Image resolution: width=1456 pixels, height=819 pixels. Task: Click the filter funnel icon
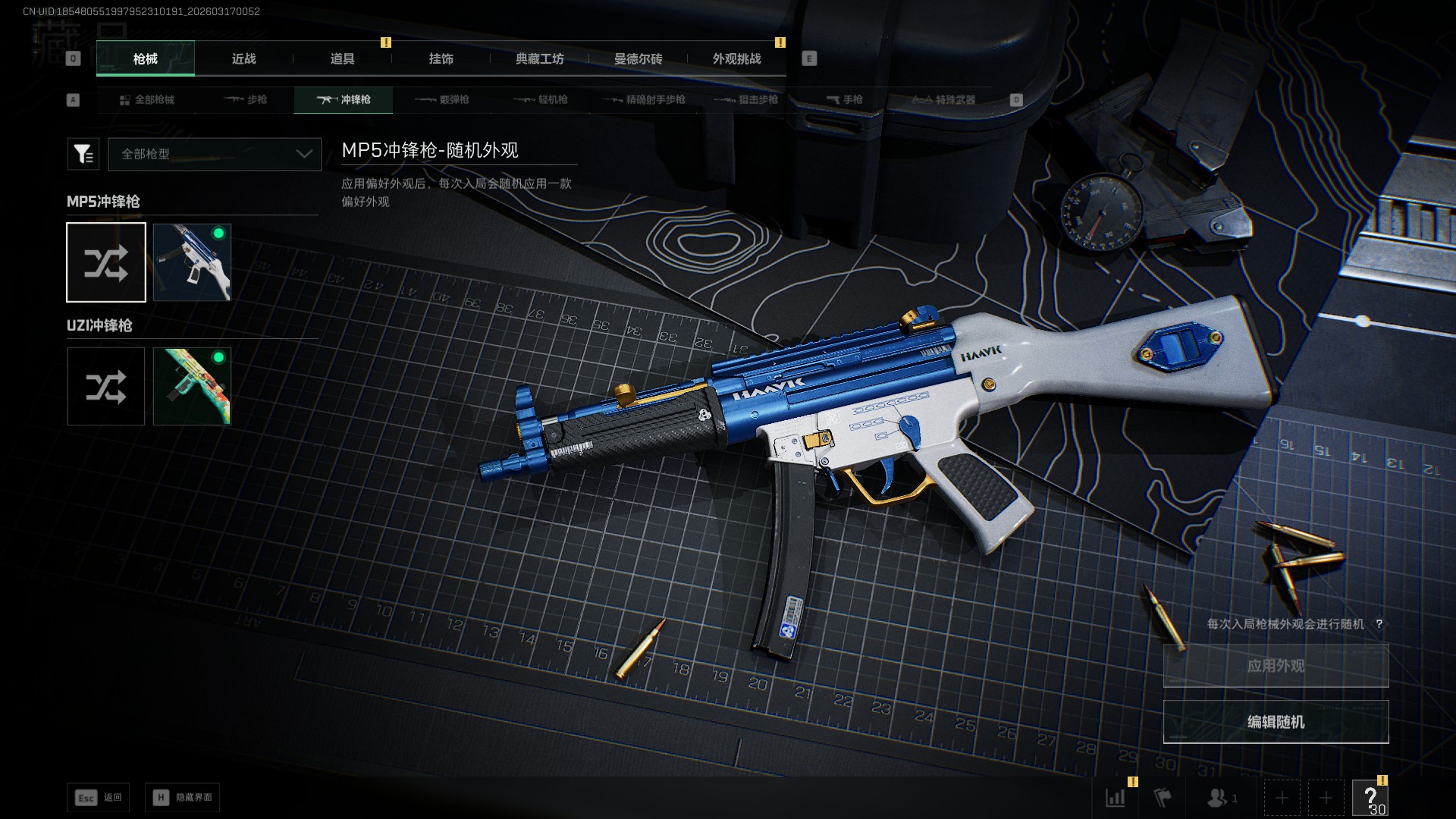83,154
